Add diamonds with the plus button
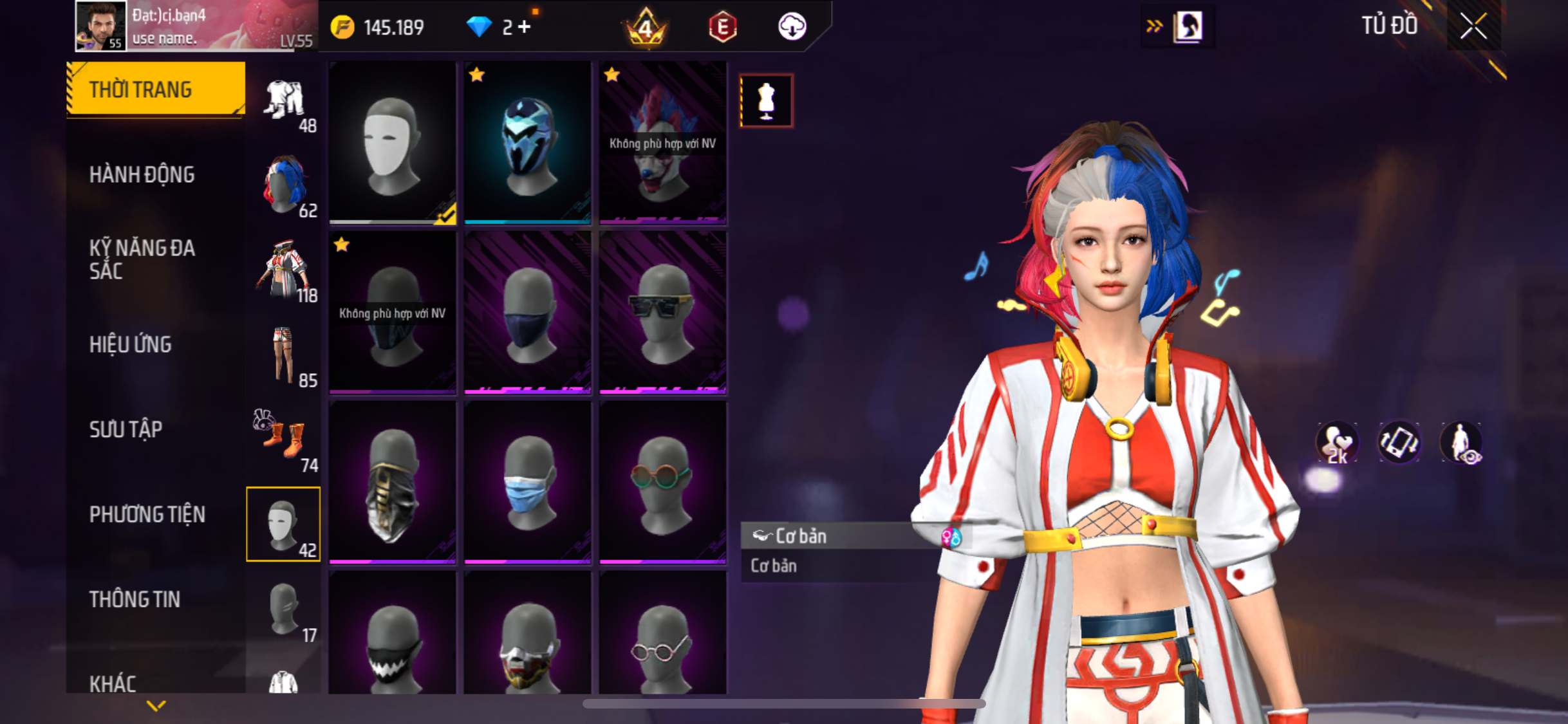The width and height of the screenshot is (1568, 724). [x=525, y=27]
